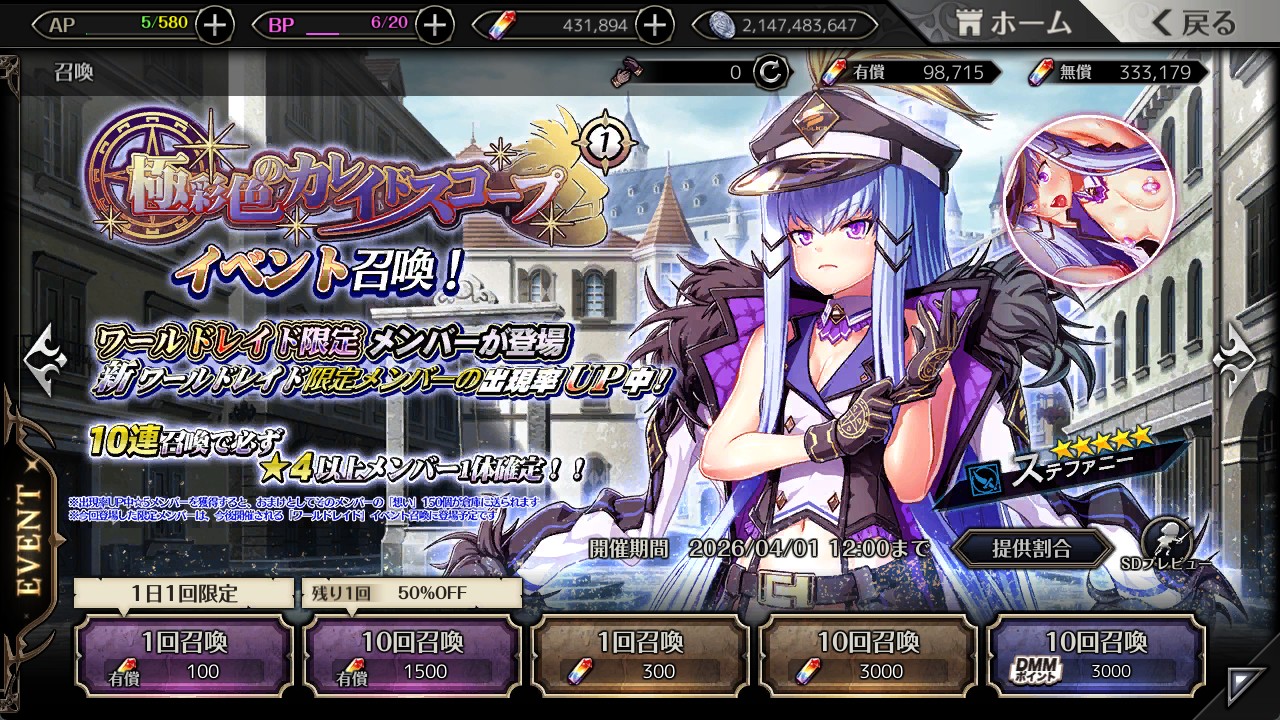The height and width of the screenshot is (720, 1280).
Task: Open the 提供割合 drop rates
Action: (x=1031, y=548)
